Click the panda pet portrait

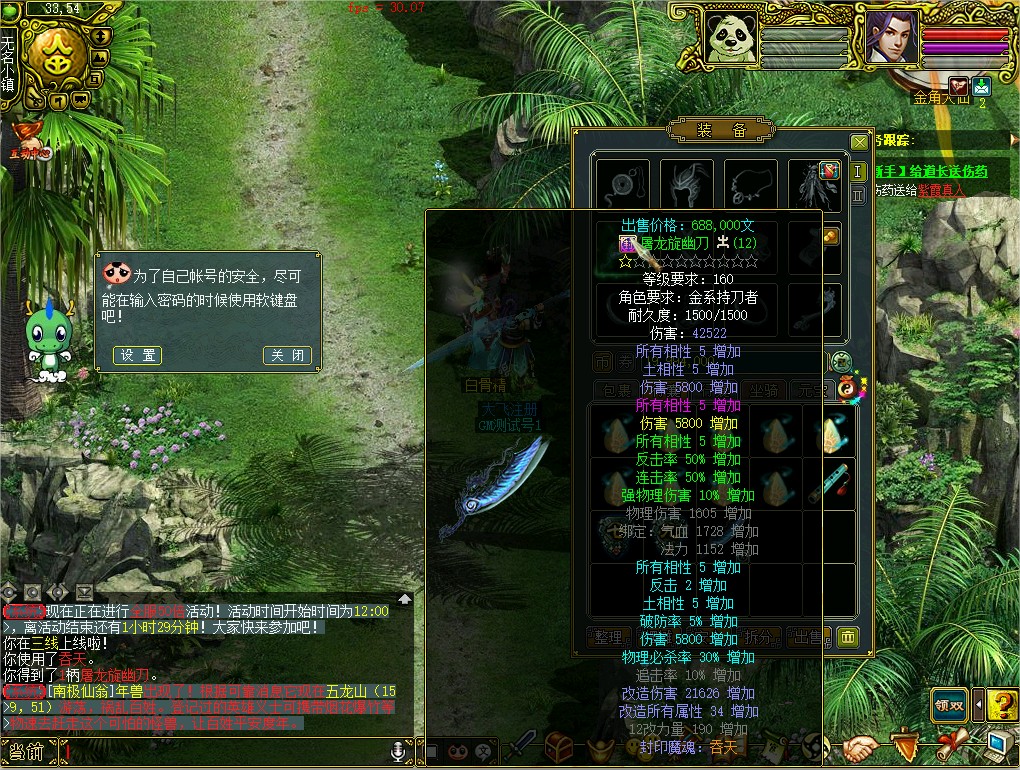[x=731, y=39]
